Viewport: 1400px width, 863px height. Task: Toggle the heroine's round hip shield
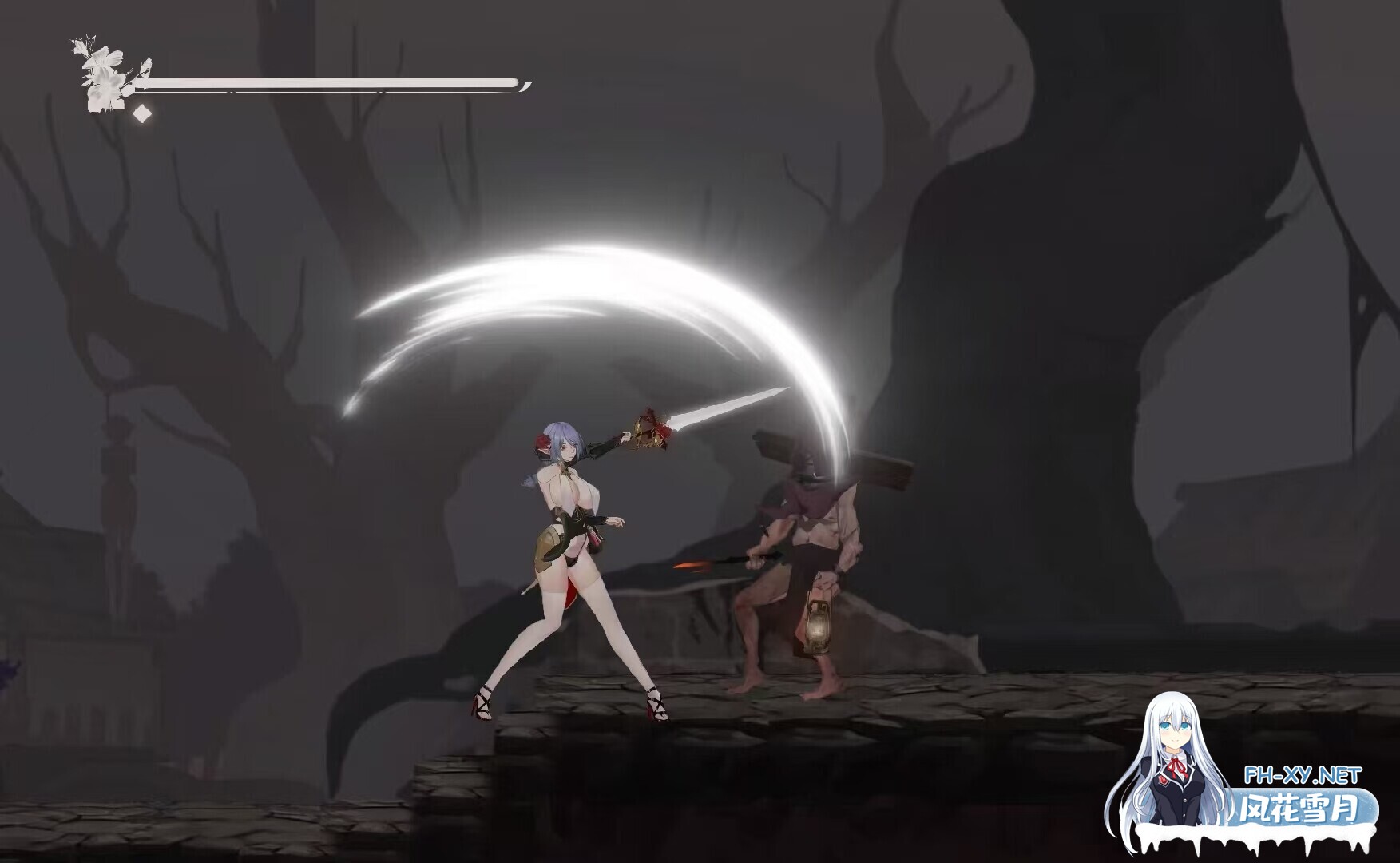click(x=547, y=547)
